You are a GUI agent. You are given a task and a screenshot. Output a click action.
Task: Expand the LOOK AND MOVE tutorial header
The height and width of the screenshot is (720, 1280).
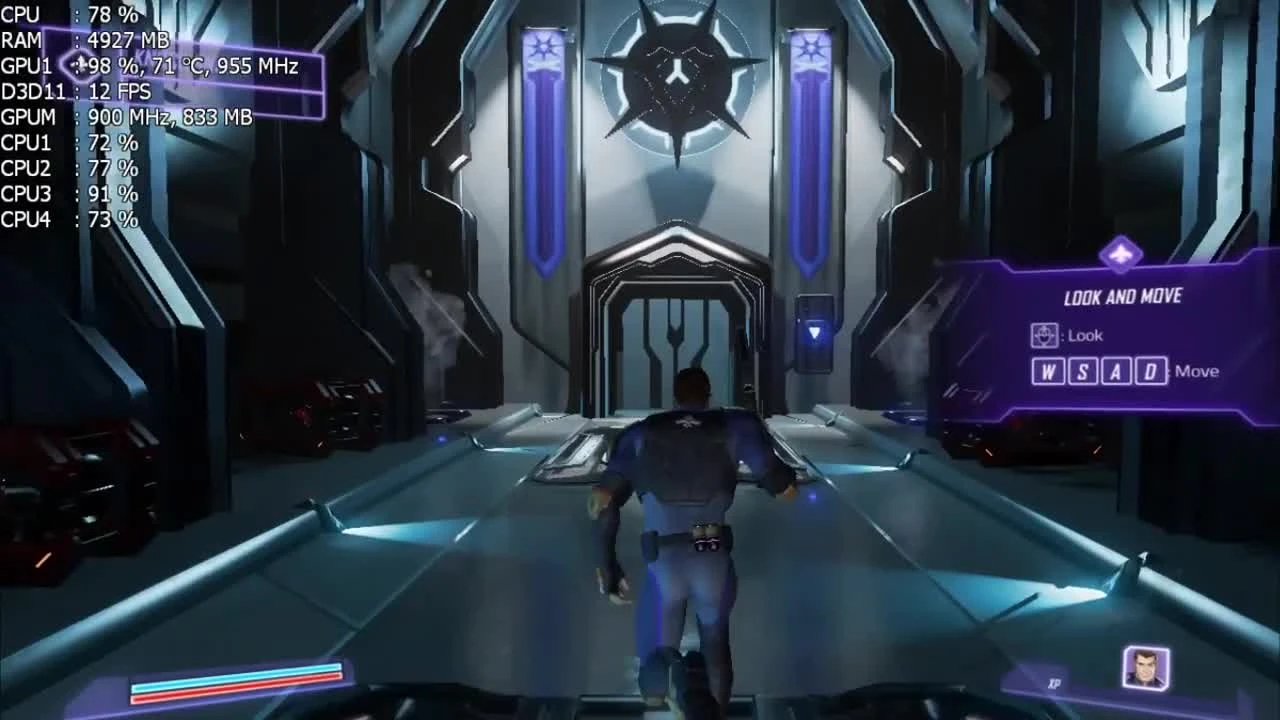coord(1122,296)
